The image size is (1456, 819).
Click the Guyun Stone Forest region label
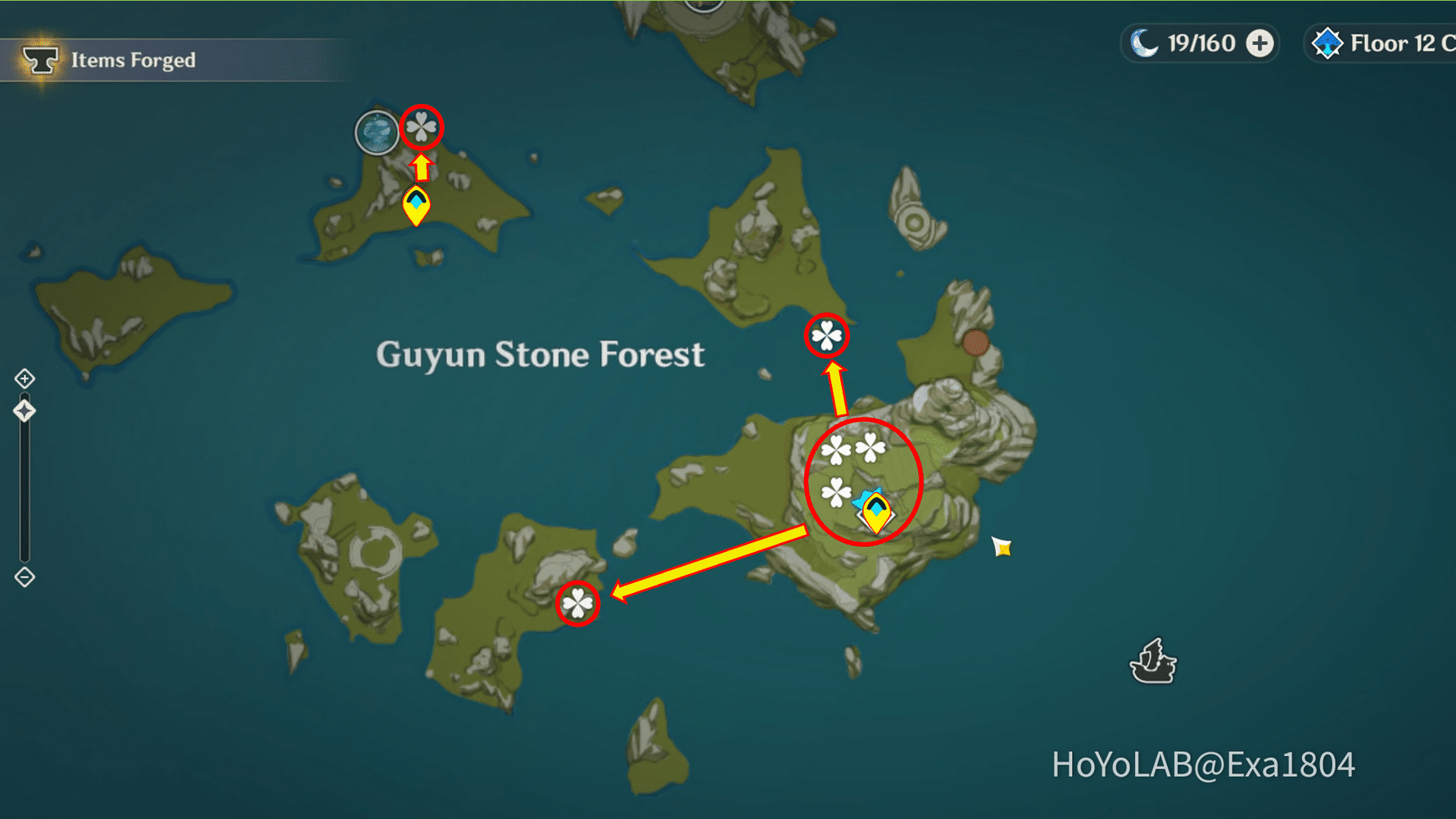click(x=540, y=354)
